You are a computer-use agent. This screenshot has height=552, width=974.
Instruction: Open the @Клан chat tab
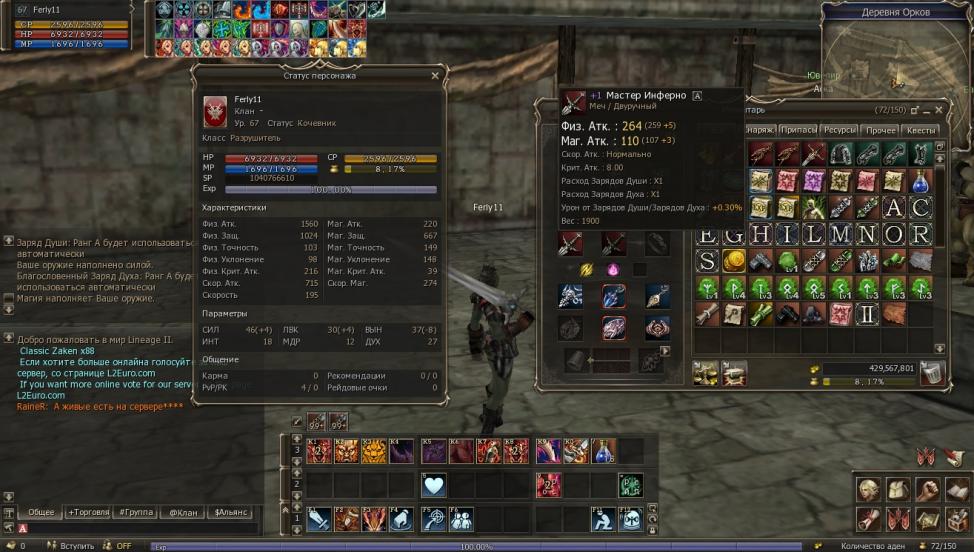click(182, 512)
